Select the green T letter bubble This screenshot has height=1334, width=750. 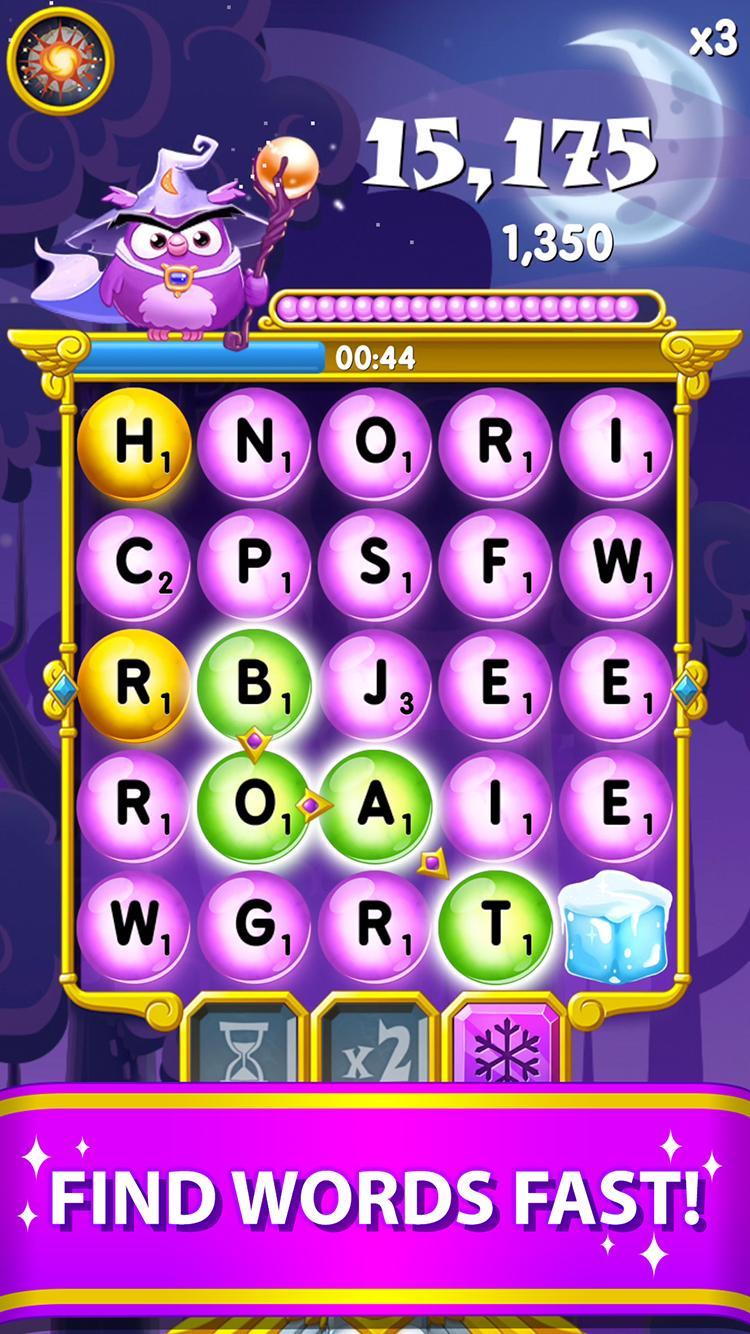[x=496, y=927]
